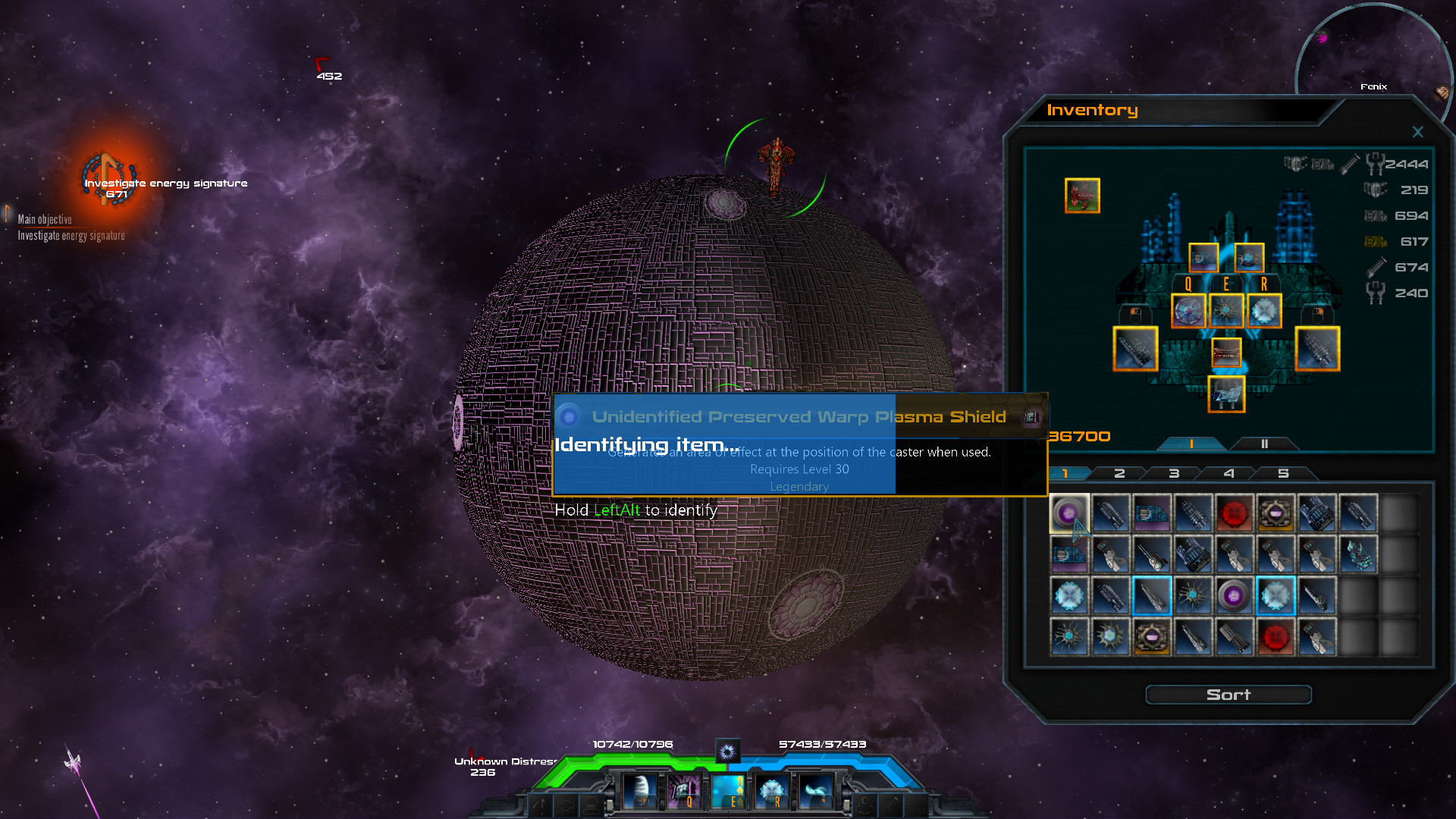Open inventory page 5
Screen dimensions: 1456x819
pyautogui.click(x=1285, y=472)
